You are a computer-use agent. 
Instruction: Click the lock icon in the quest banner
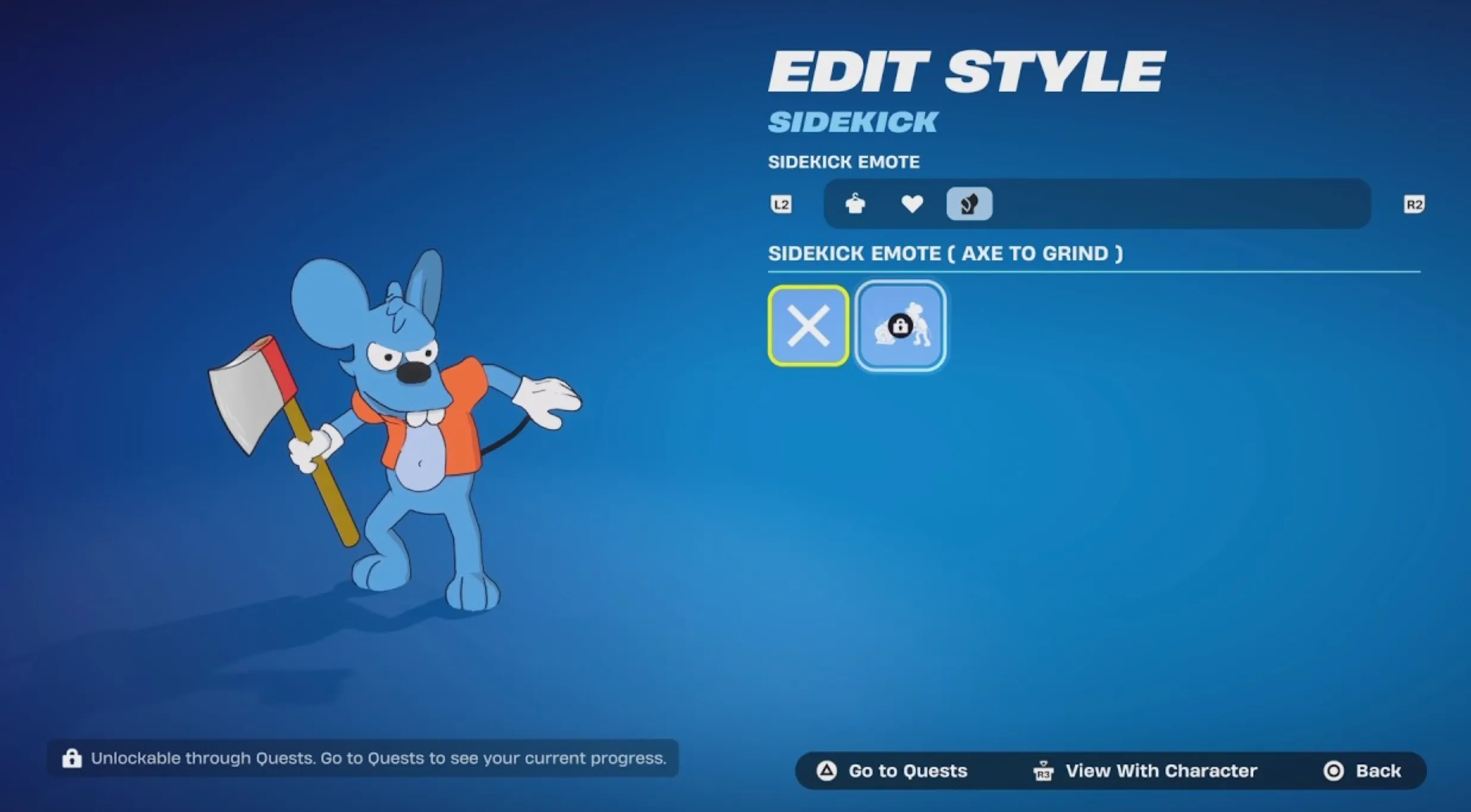click(x=73, y=758)
